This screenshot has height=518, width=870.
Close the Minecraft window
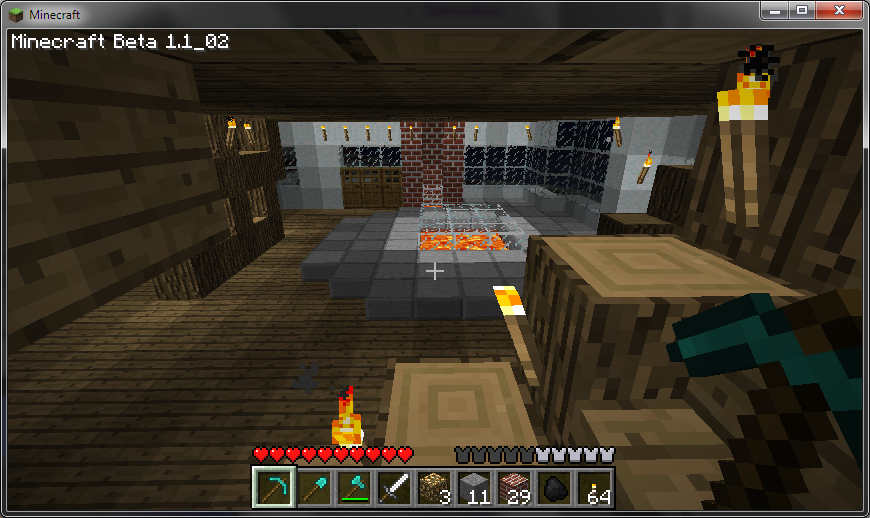click(838, 10)
